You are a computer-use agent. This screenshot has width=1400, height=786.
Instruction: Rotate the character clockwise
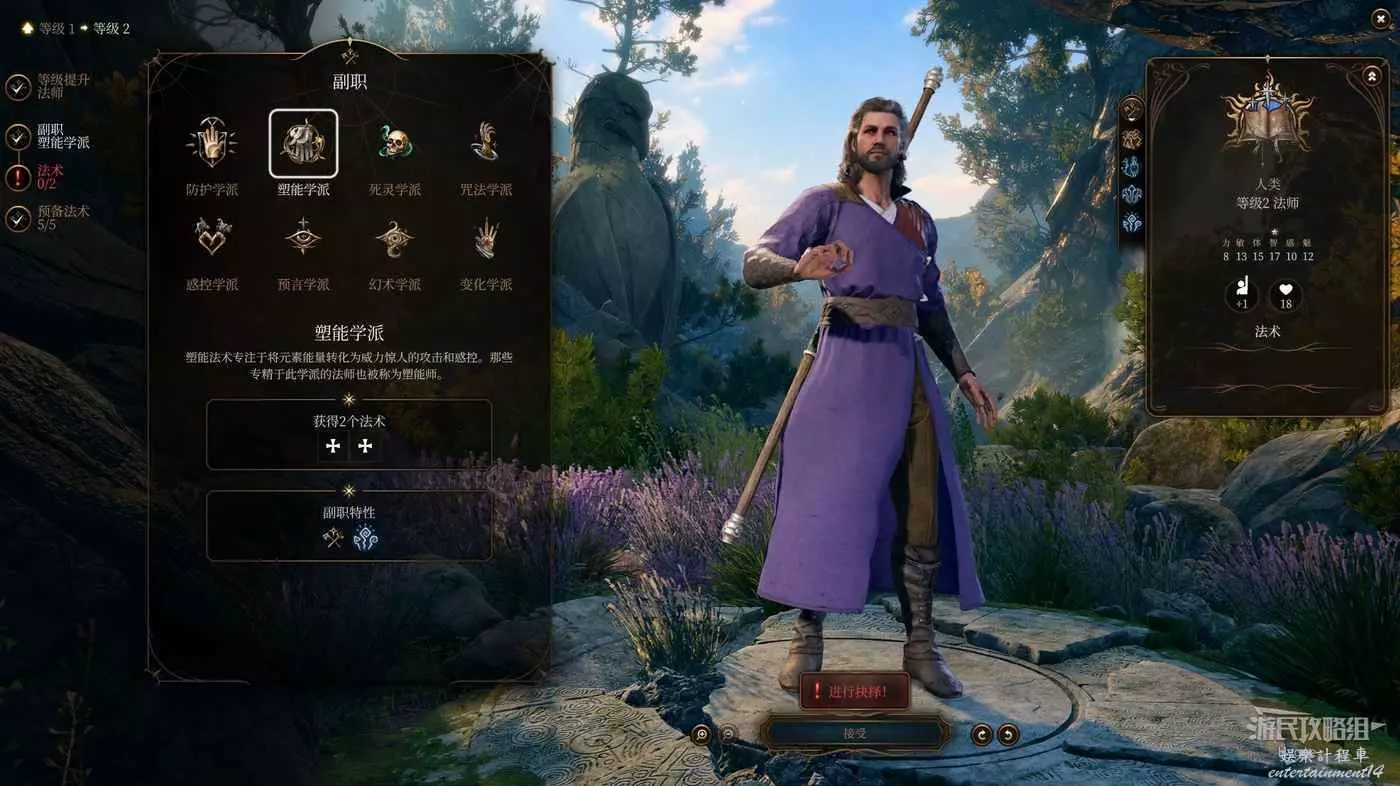[x=1008, y=735]
